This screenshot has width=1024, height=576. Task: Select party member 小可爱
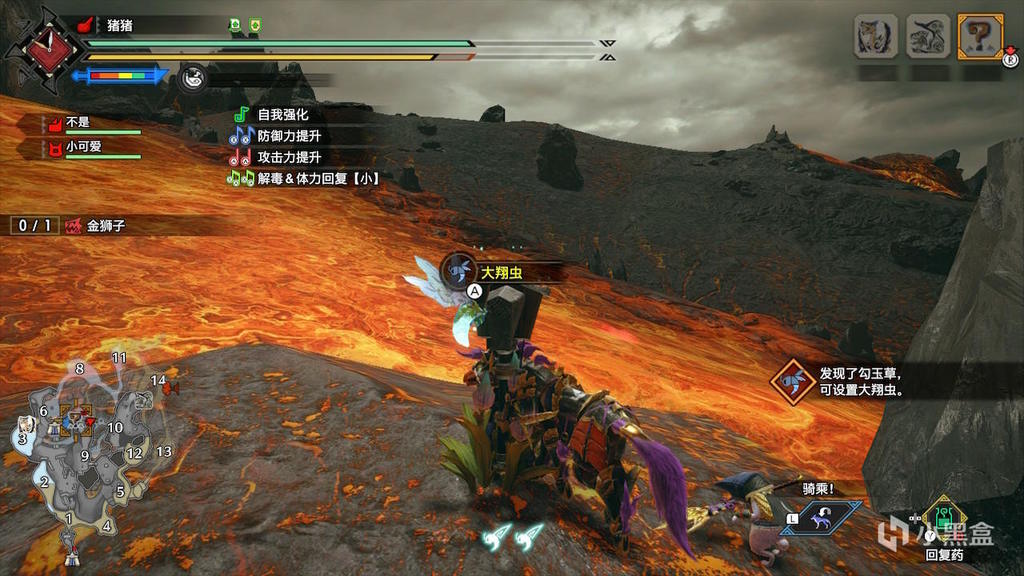tap(84, 147)
